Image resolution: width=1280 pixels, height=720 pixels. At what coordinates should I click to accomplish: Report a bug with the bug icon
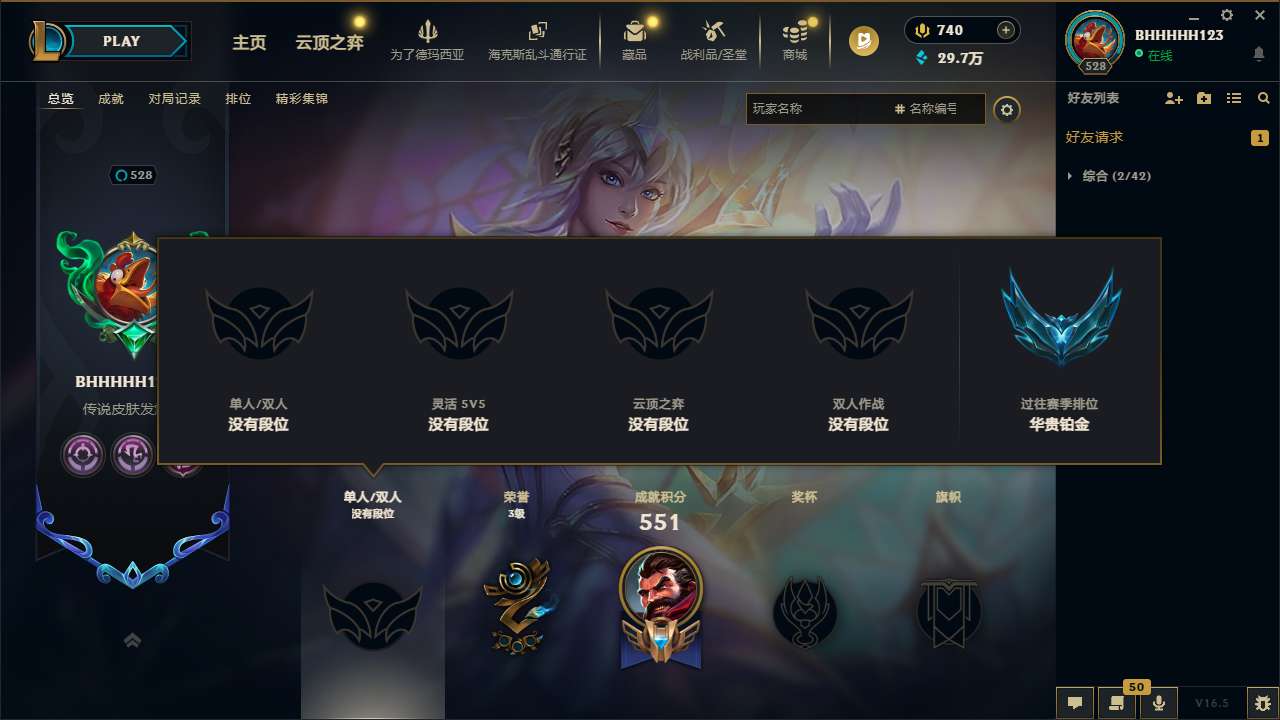(x=1262, y=703)
